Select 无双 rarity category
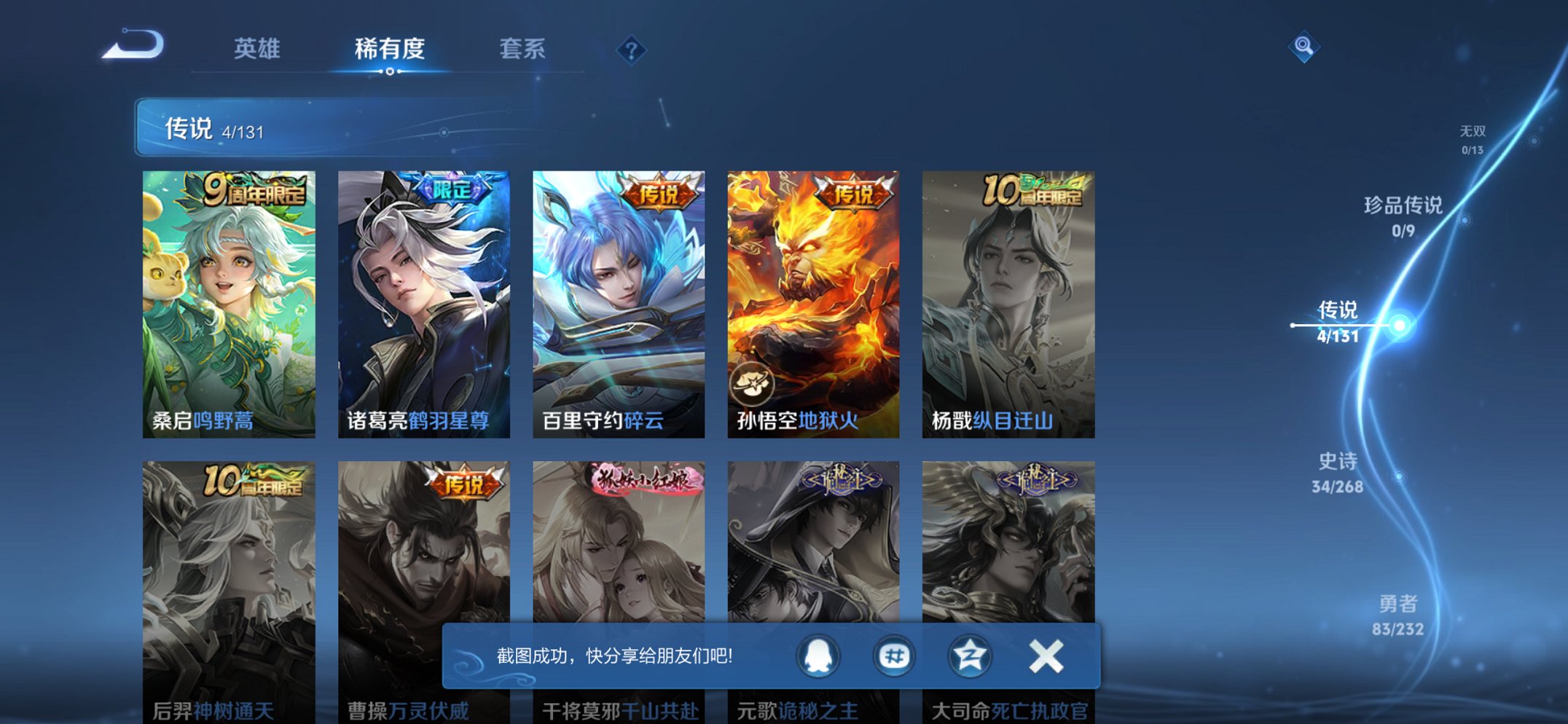 click(1473, 138)
